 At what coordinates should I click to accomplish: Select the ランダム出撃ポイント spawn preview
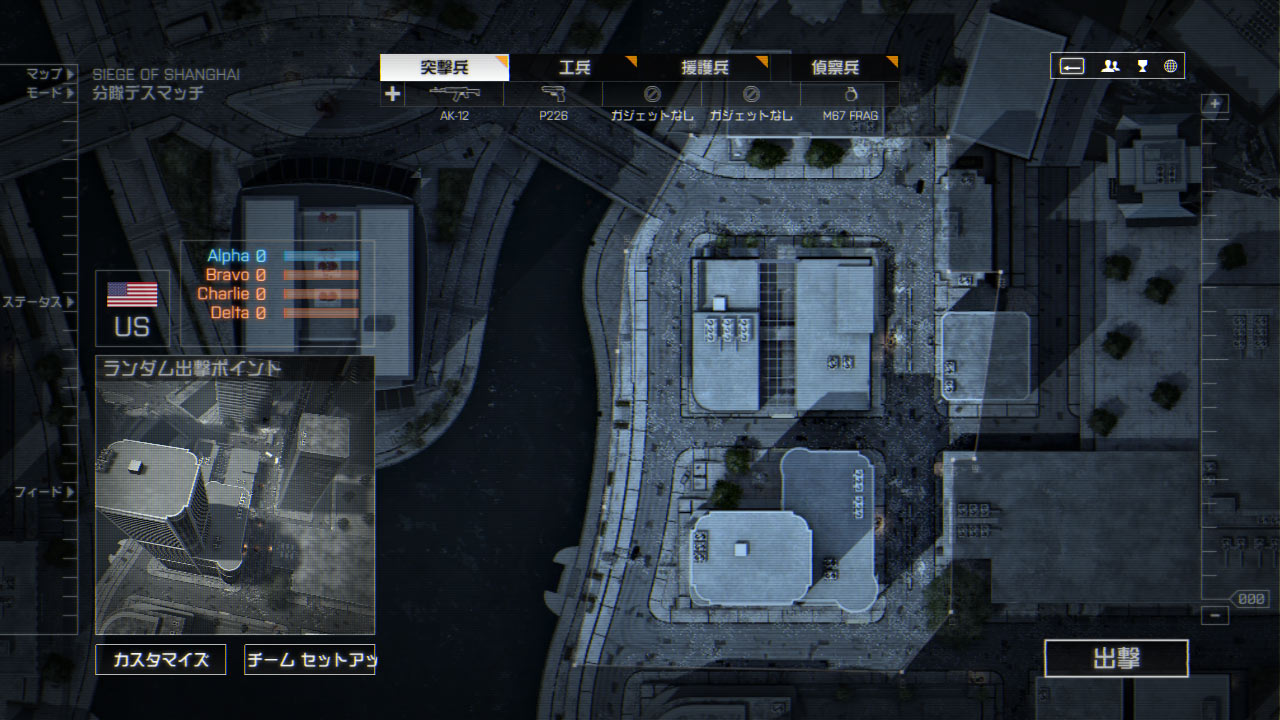235,496
